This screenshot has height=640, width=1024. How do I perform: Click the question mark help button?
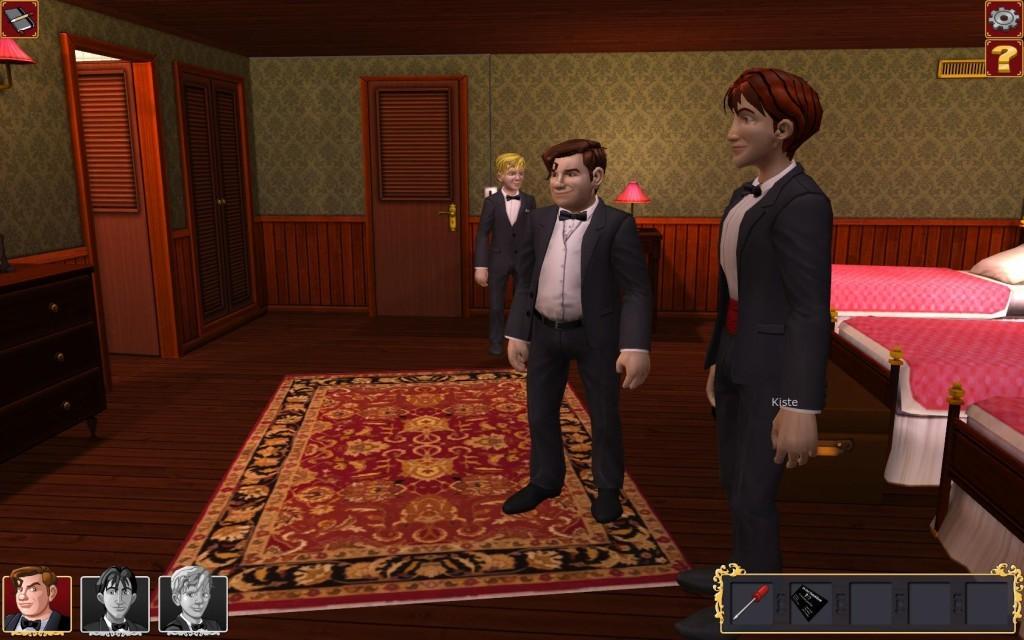tap(1003, 57)
